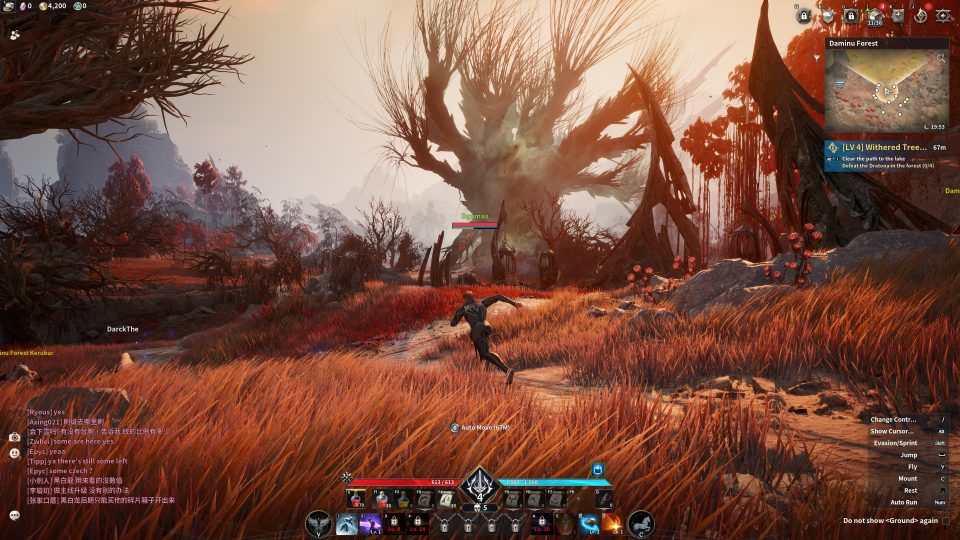960x540 pixels.
Task: Use the red health potion in first slot
Action: (x=356, y=499)
